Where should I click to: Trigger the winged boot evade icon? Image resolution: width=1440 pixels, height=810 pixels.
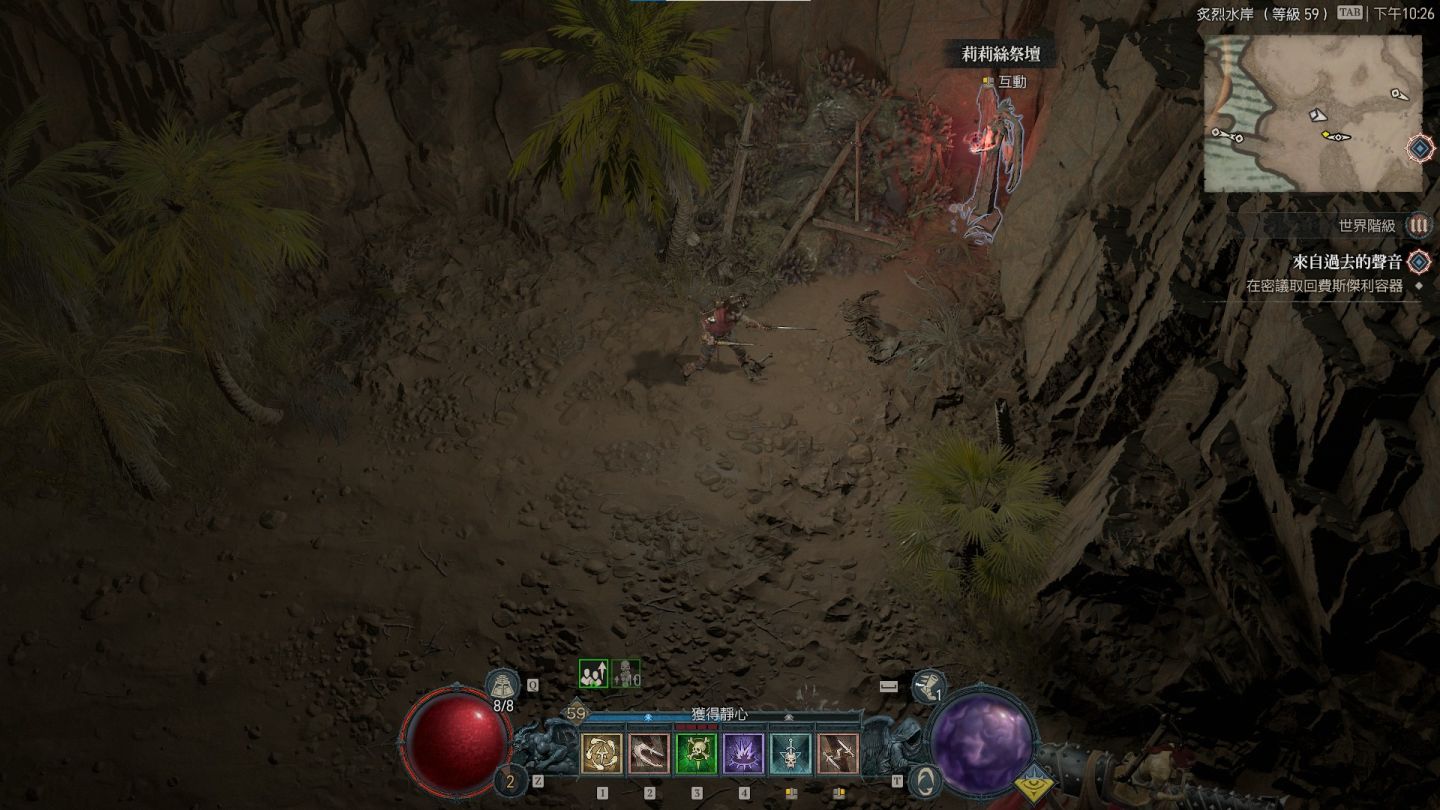[x=929, y=686]
